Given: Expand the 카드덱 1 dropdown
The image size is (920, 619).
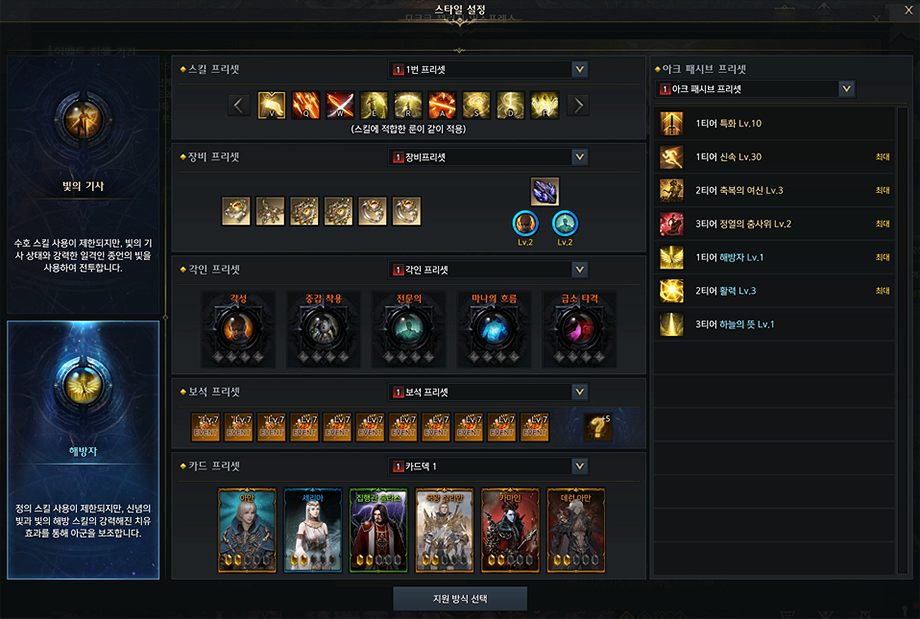Looking at the screenshot, I should click(x=580, y=467).
